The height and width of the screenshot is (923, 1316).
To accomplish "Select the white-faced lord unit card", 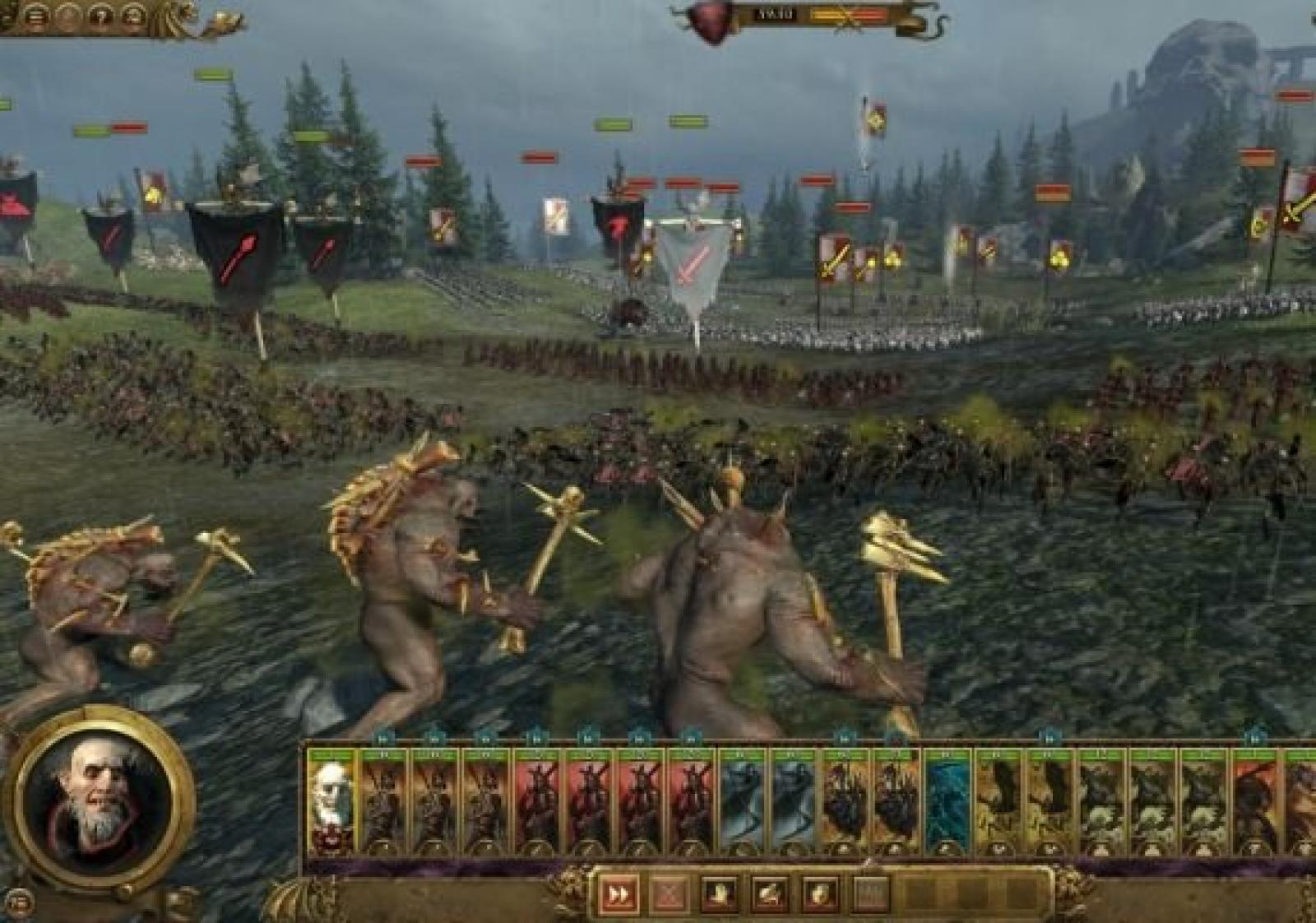I will coord(331,800).
